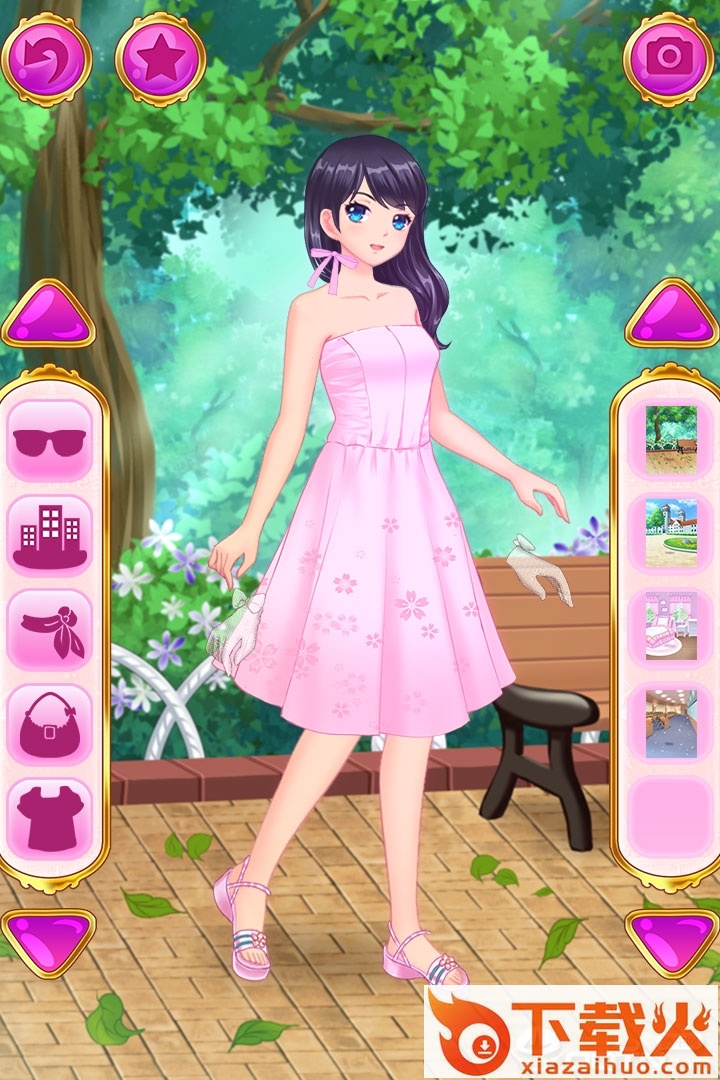Take a photo with the camera button
This screenshot has width=720, height=1080.
668,57
